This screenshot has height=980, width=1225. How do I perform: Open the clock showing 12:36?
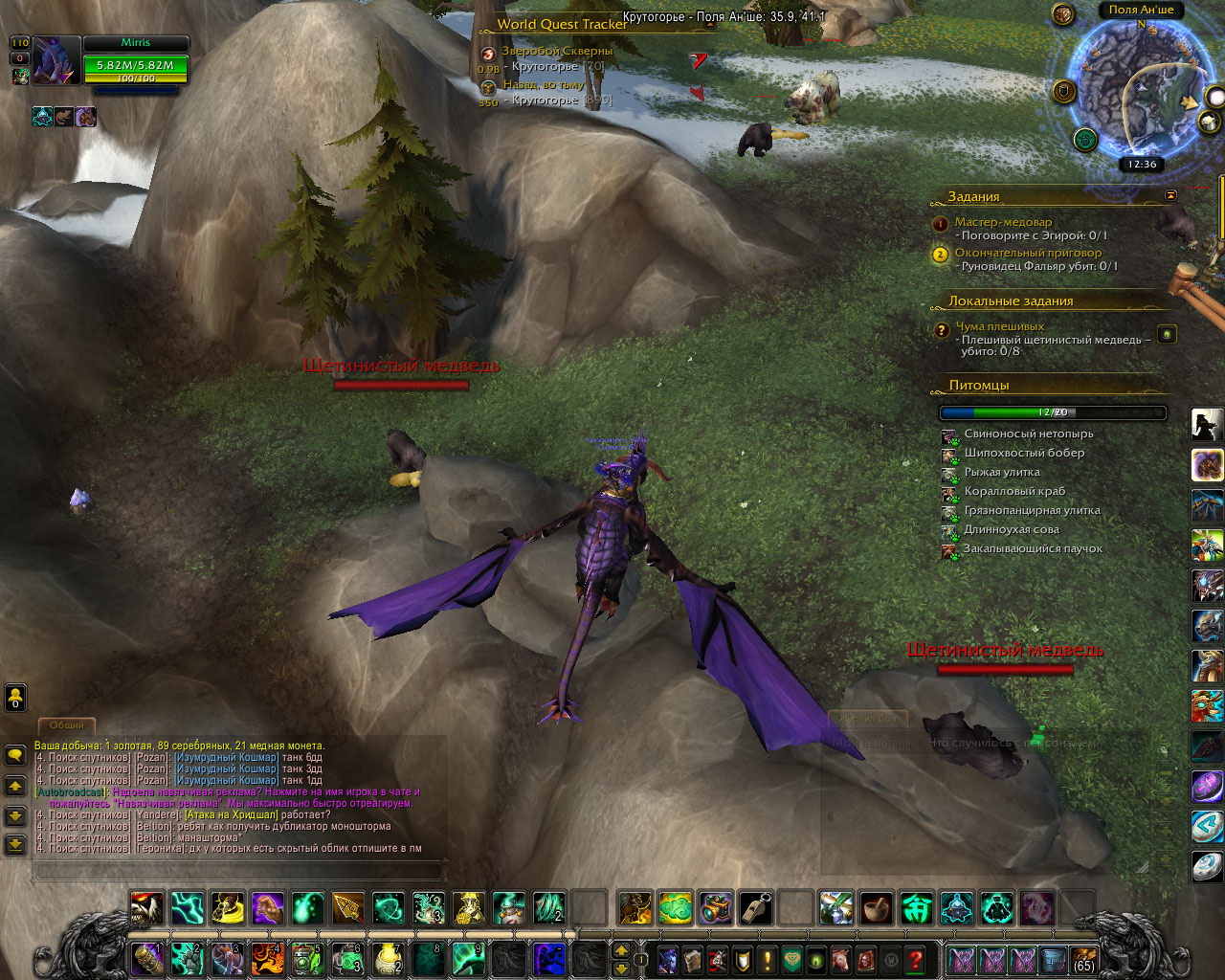click(x=1142, y=164)
